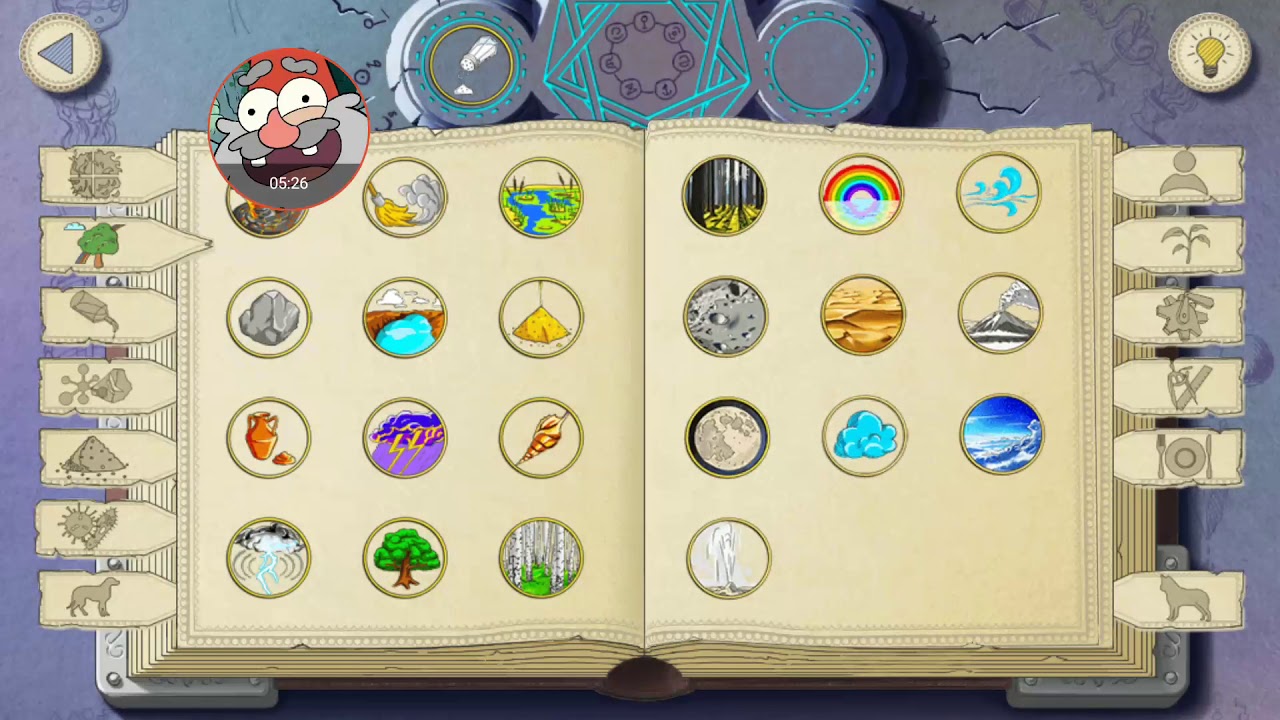Image resolution: width=1280 pixels, height=720 pixels.
Task: Choose the clay jug element
Action: pyautogui.click(x=268, y=437)
